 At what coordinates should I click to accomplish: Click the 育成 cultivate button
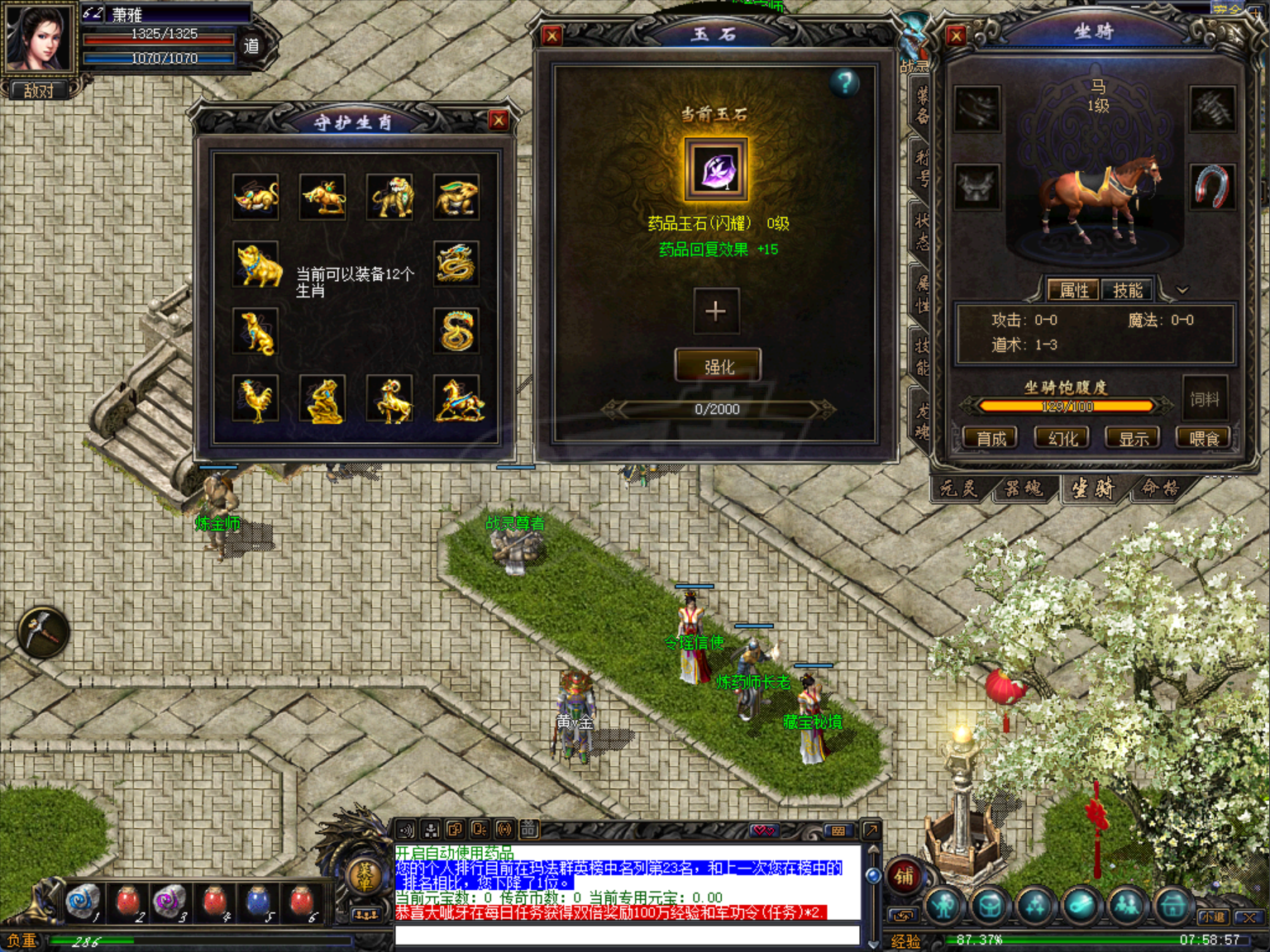(x=991, y=438)
